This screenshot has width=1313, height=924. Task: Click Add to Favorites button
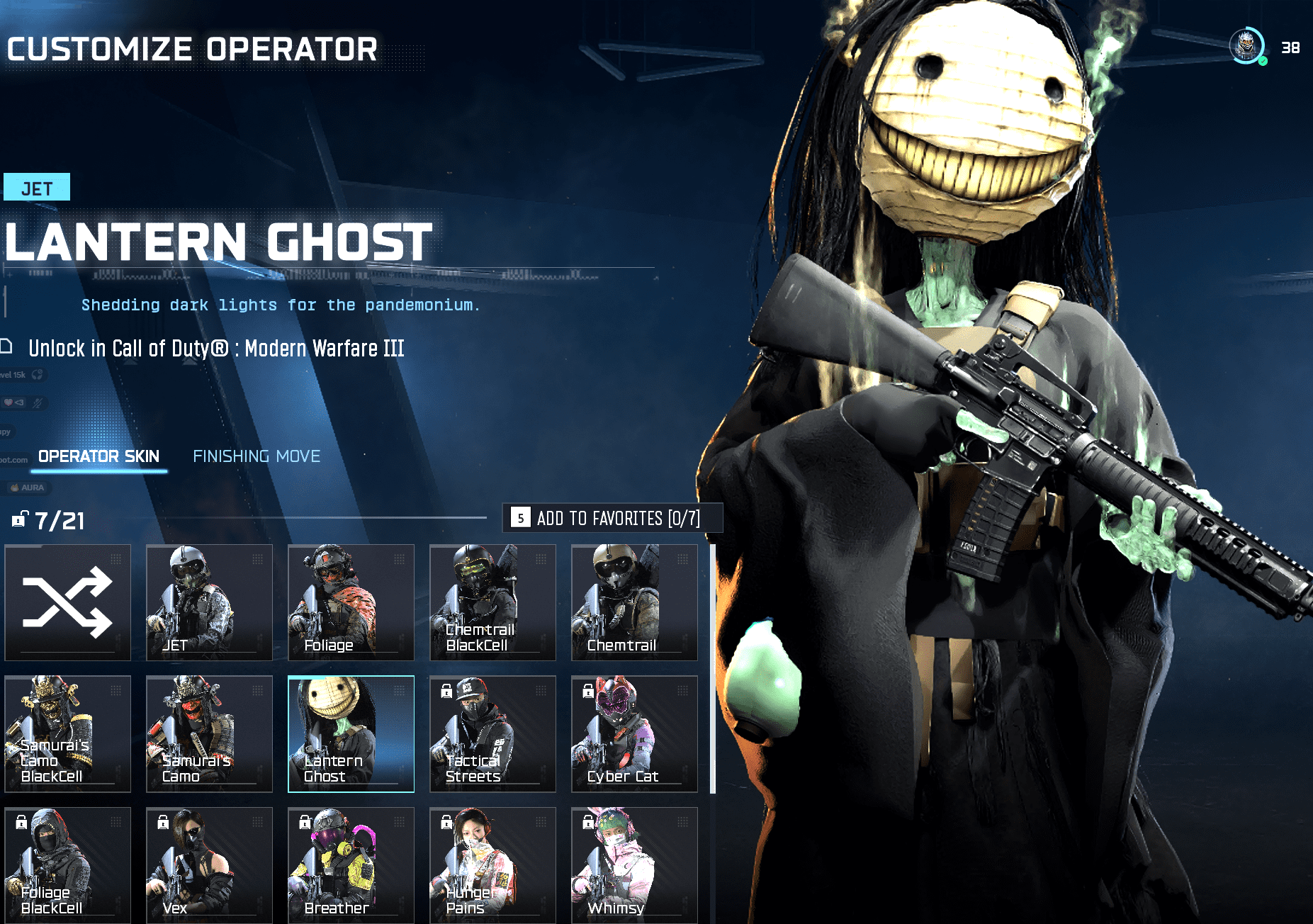(612, 518)
